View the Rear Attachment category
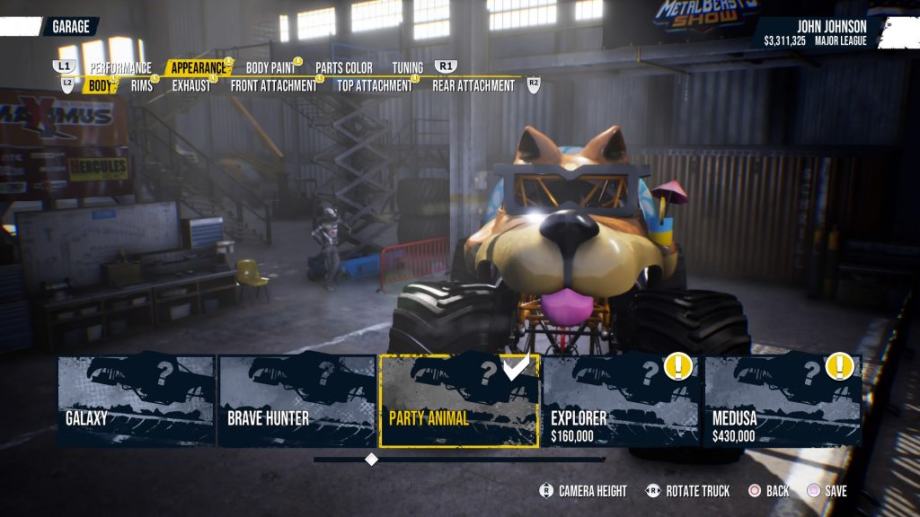Image resolution: width=920 pixels, height=517 pixels. pos(473,86)
